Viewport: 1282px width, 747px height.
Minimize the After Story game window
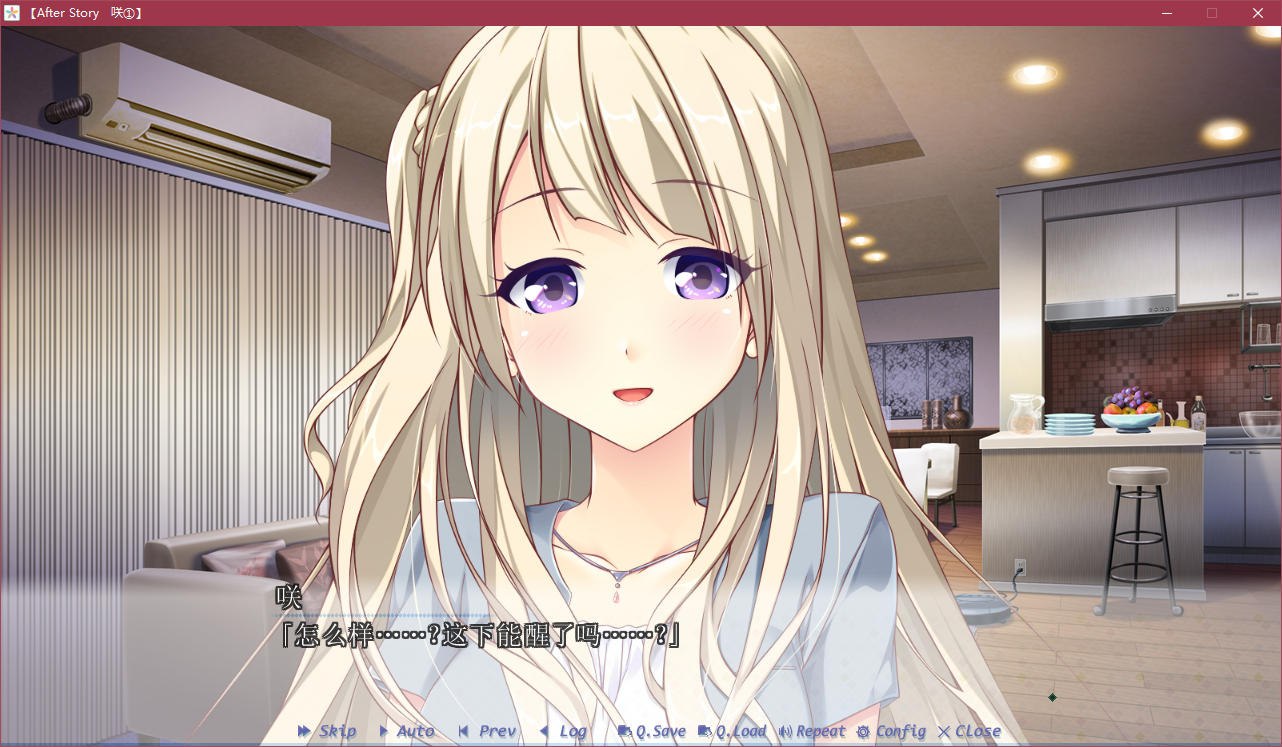1166,13
